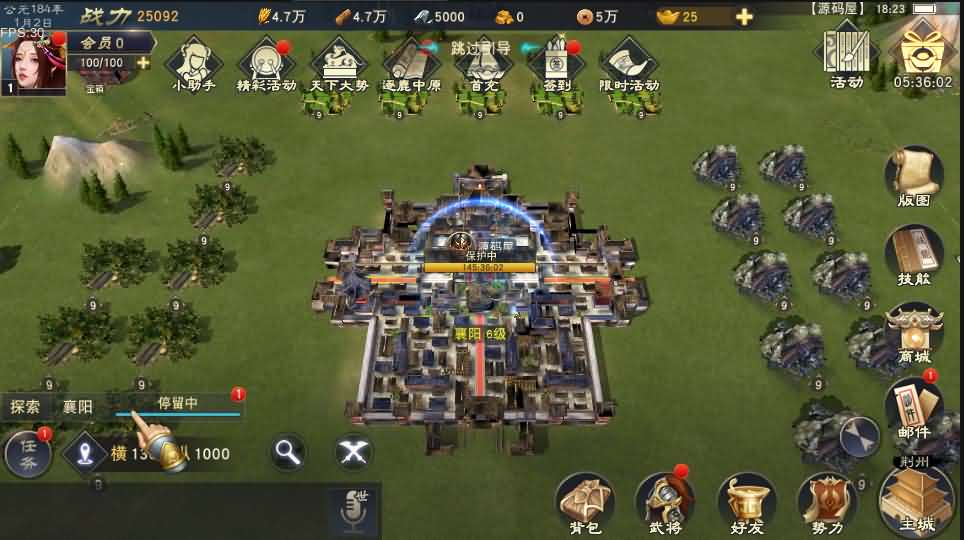Open the 活动 activity panel

pyautogui.click(x=846, y=55)
